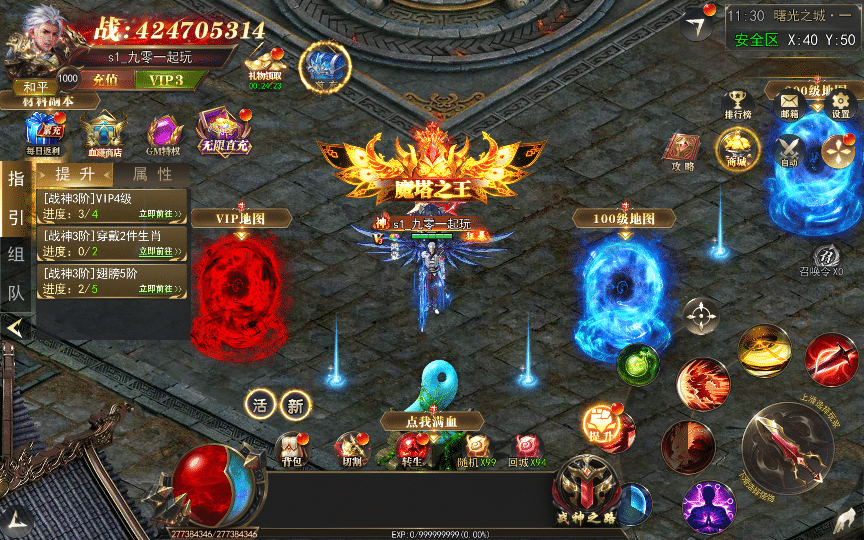The width and height of the screenshot is (864, 540).
Task: Open the VIP3 privileges panel
Action: (165, 79)
